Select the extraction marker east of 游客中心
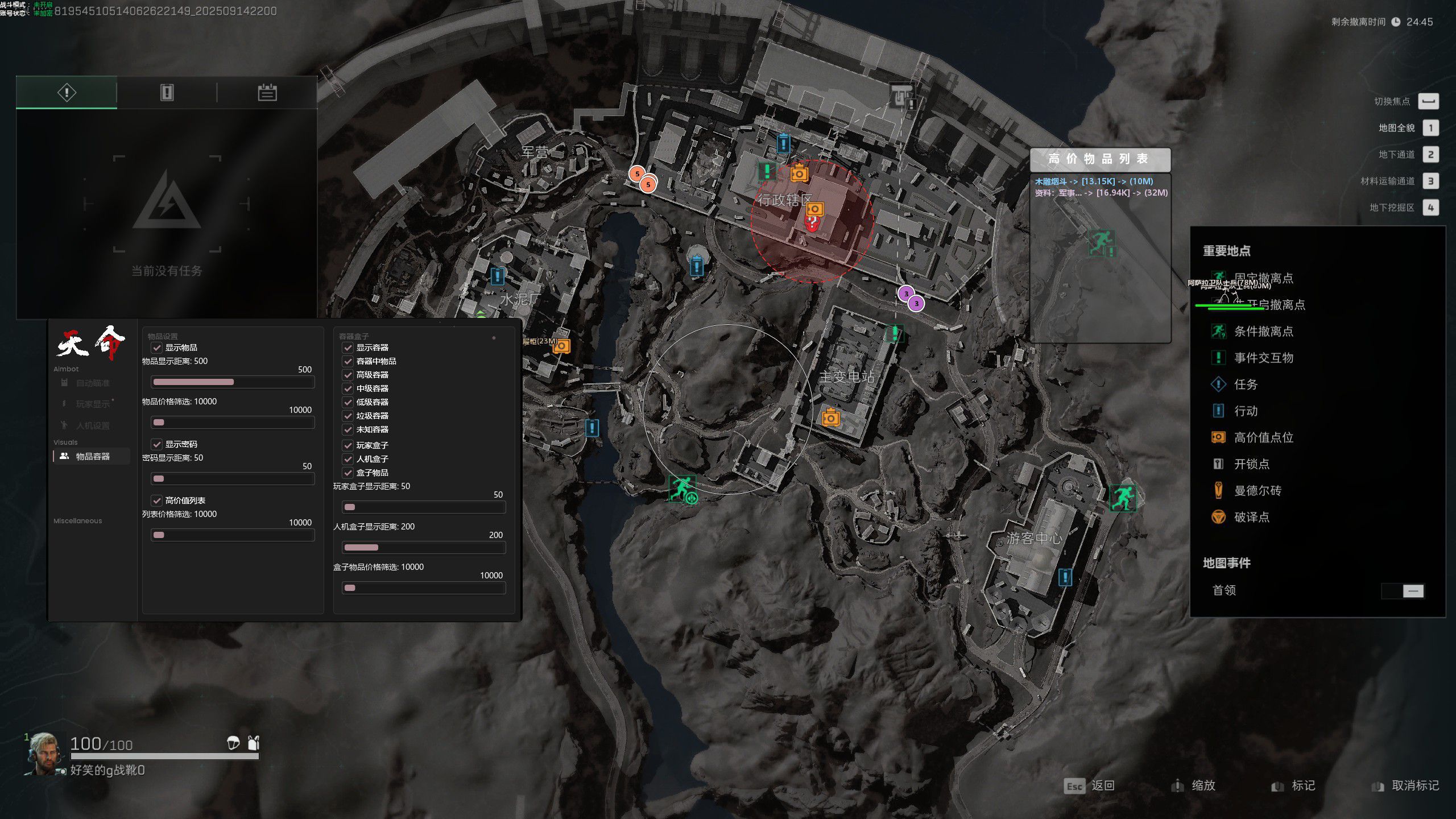The height and width of the screenshot is (819, 1456). tap(1123, 498)
